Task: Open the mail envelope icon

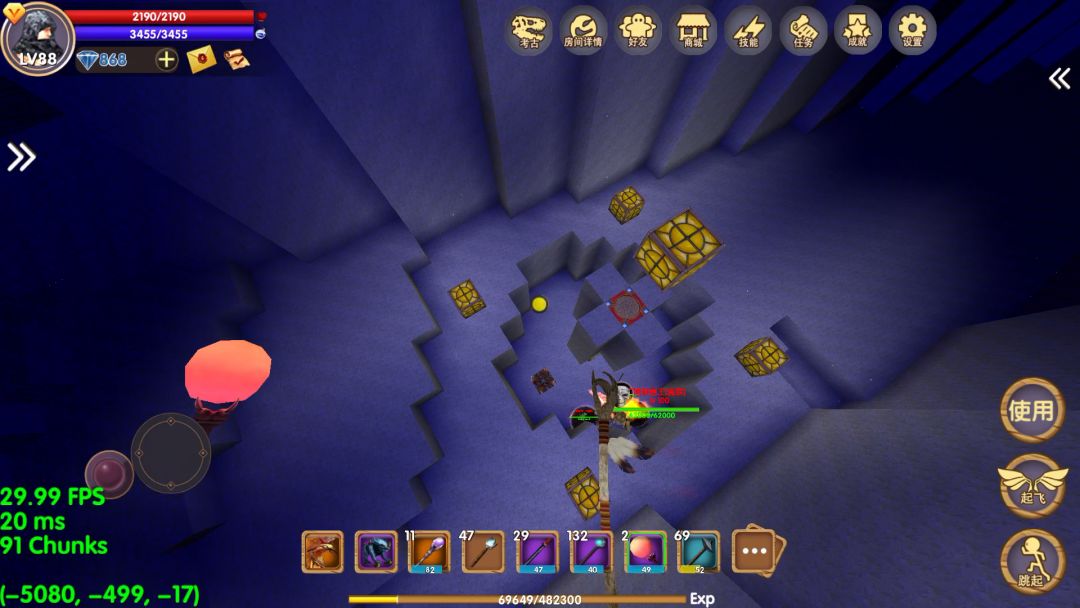Action: (201, 60)
